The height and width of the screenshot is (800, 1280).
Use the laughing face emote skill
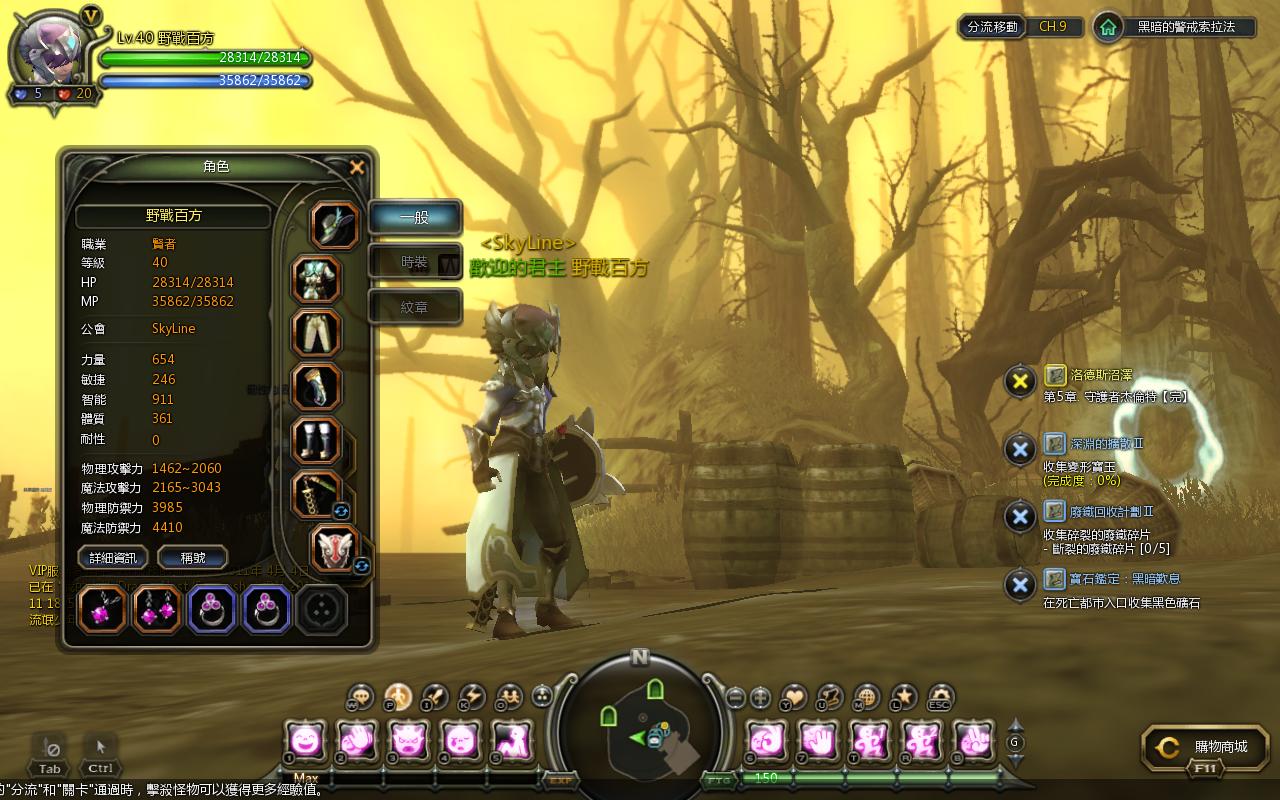tap(304, 741)
